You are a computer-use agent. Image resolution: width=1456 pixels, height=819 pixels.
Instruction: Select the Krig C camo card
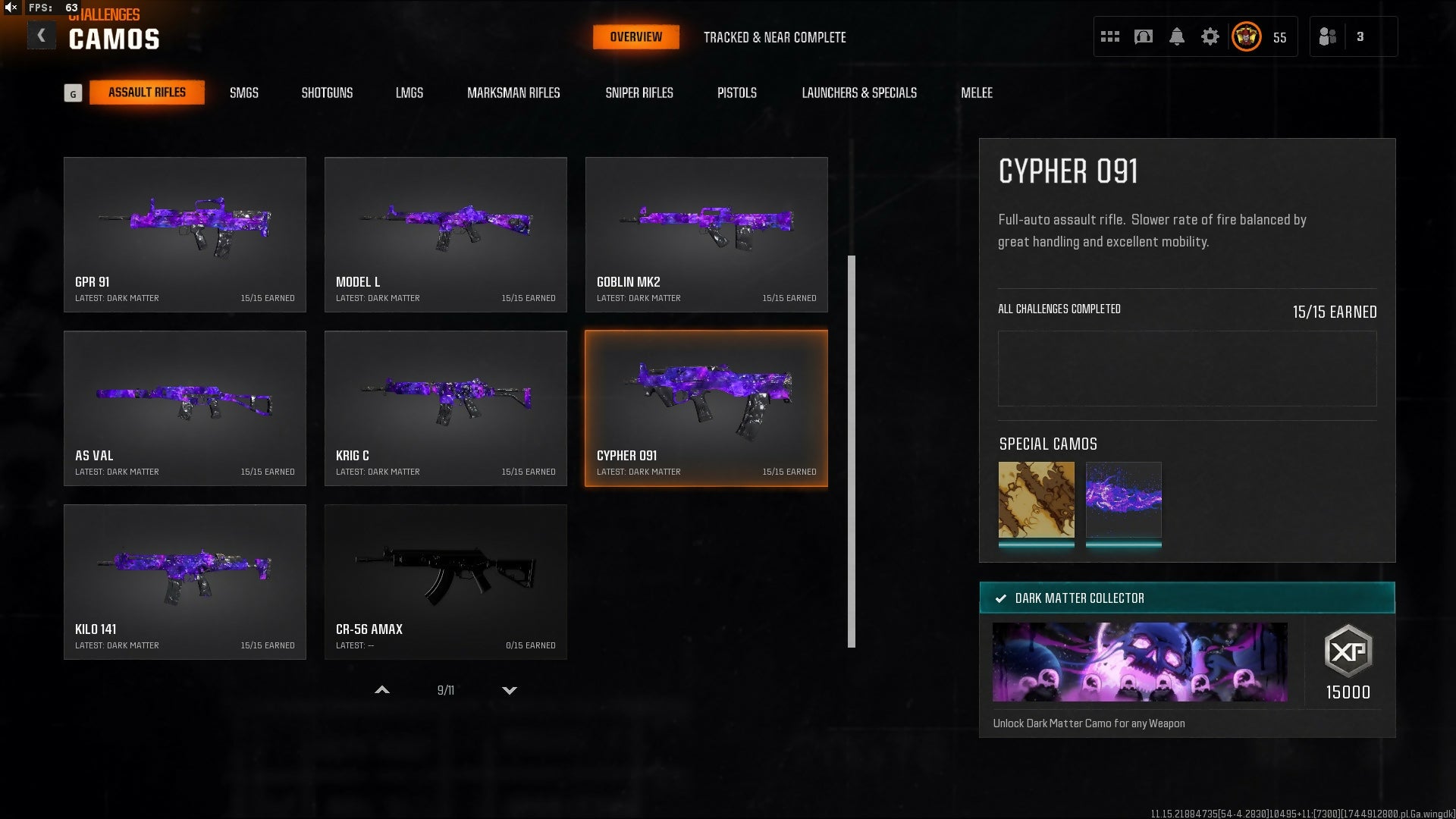pos(446,408)
